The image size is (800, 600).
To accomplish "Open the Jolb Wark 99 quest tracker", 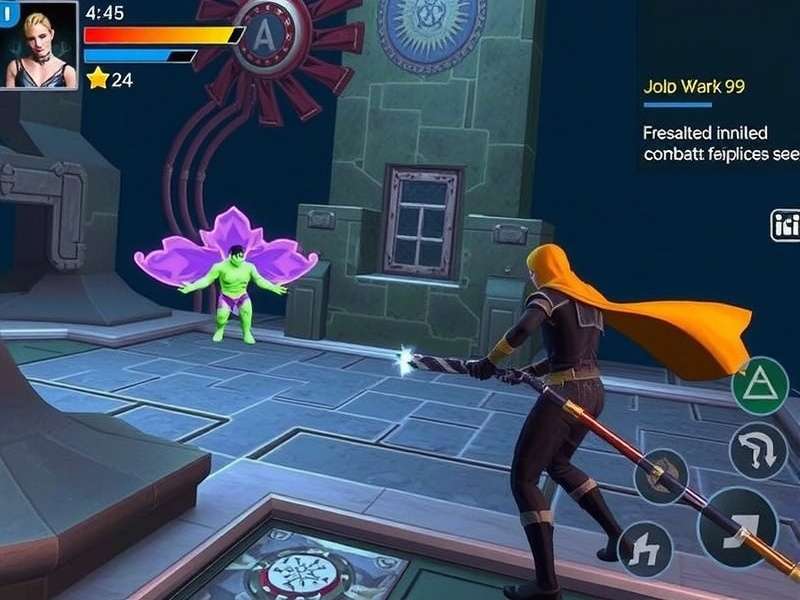I will tap(694, 87).
